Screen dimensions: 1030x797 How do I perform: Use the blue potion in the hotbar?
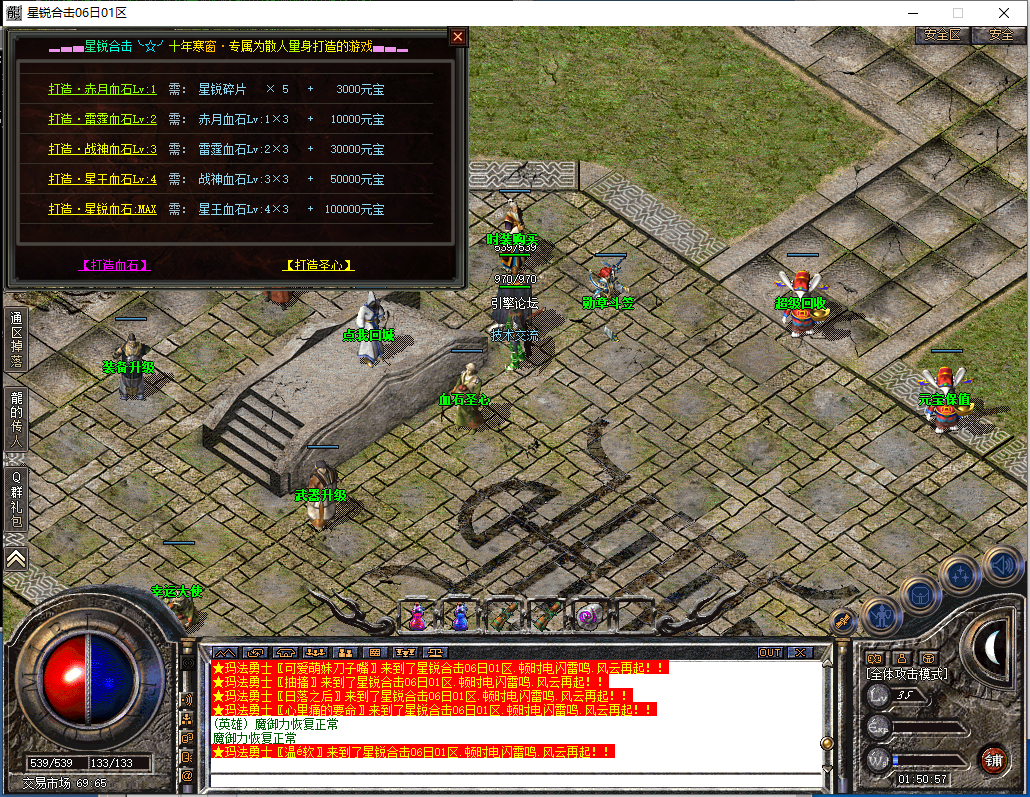point(460,614)
